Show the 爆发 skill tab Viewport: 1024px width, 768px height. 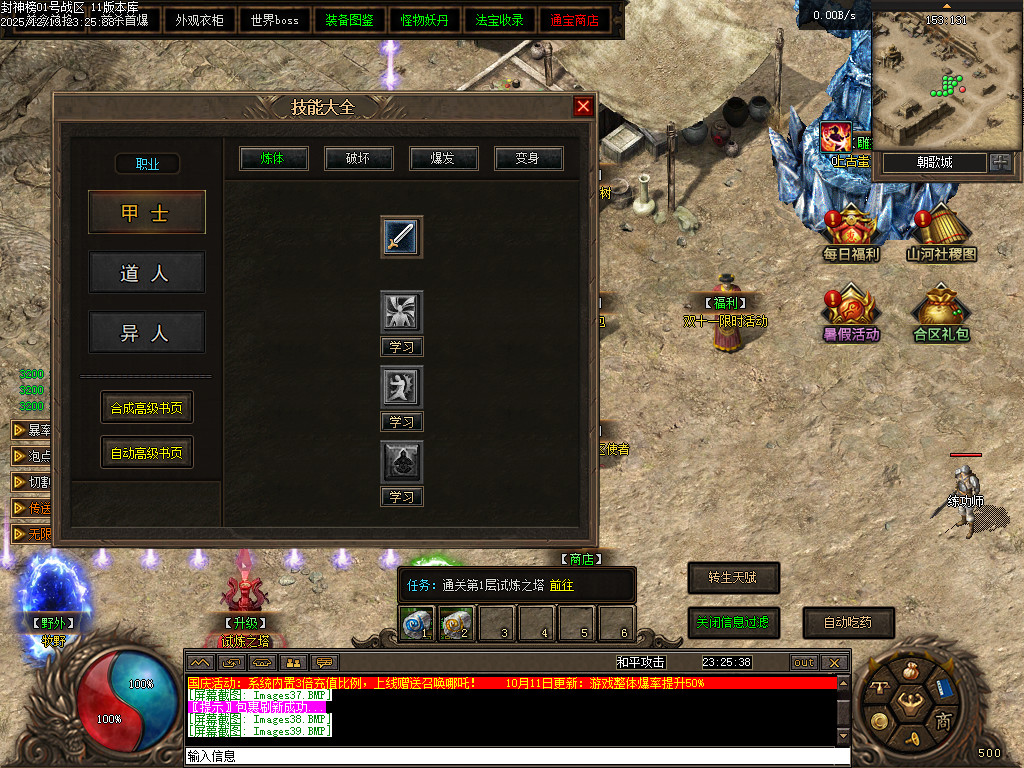(444, 158)
